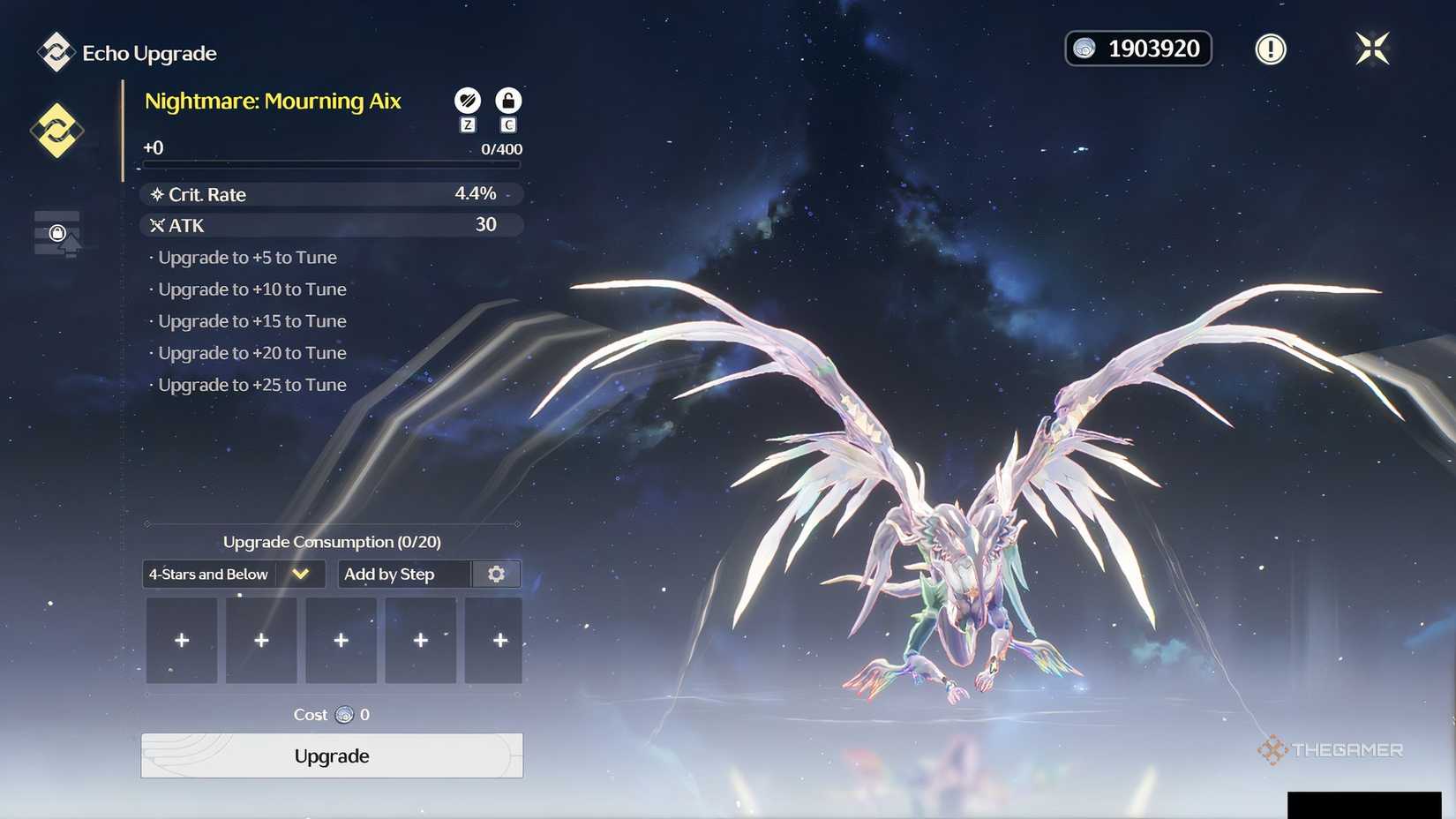Select the shell credit currency counter
The image size is (1456, 819).
1138,49
